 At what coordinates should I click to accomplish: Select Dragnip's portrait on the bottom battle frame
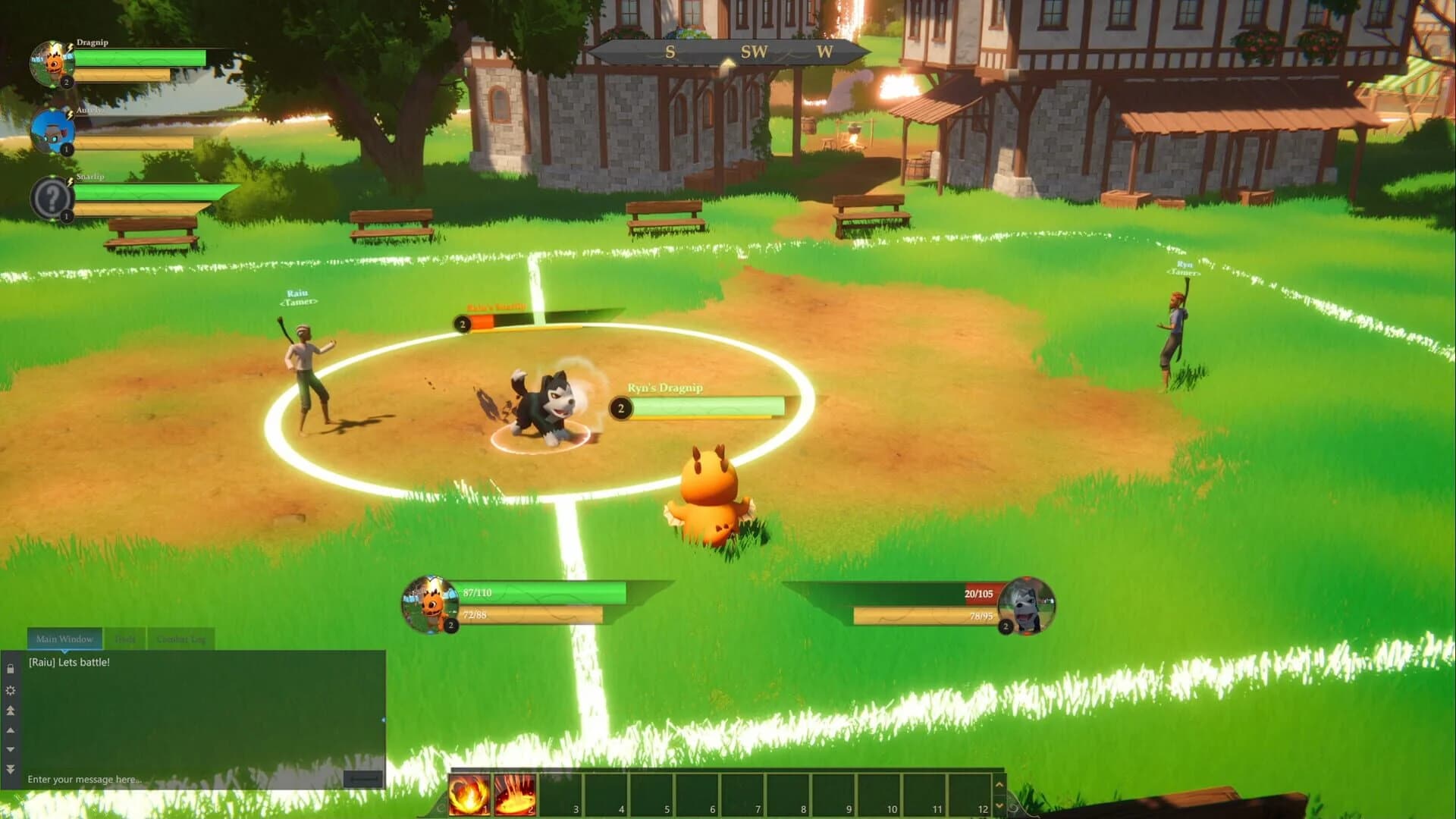tap(429, 604)
